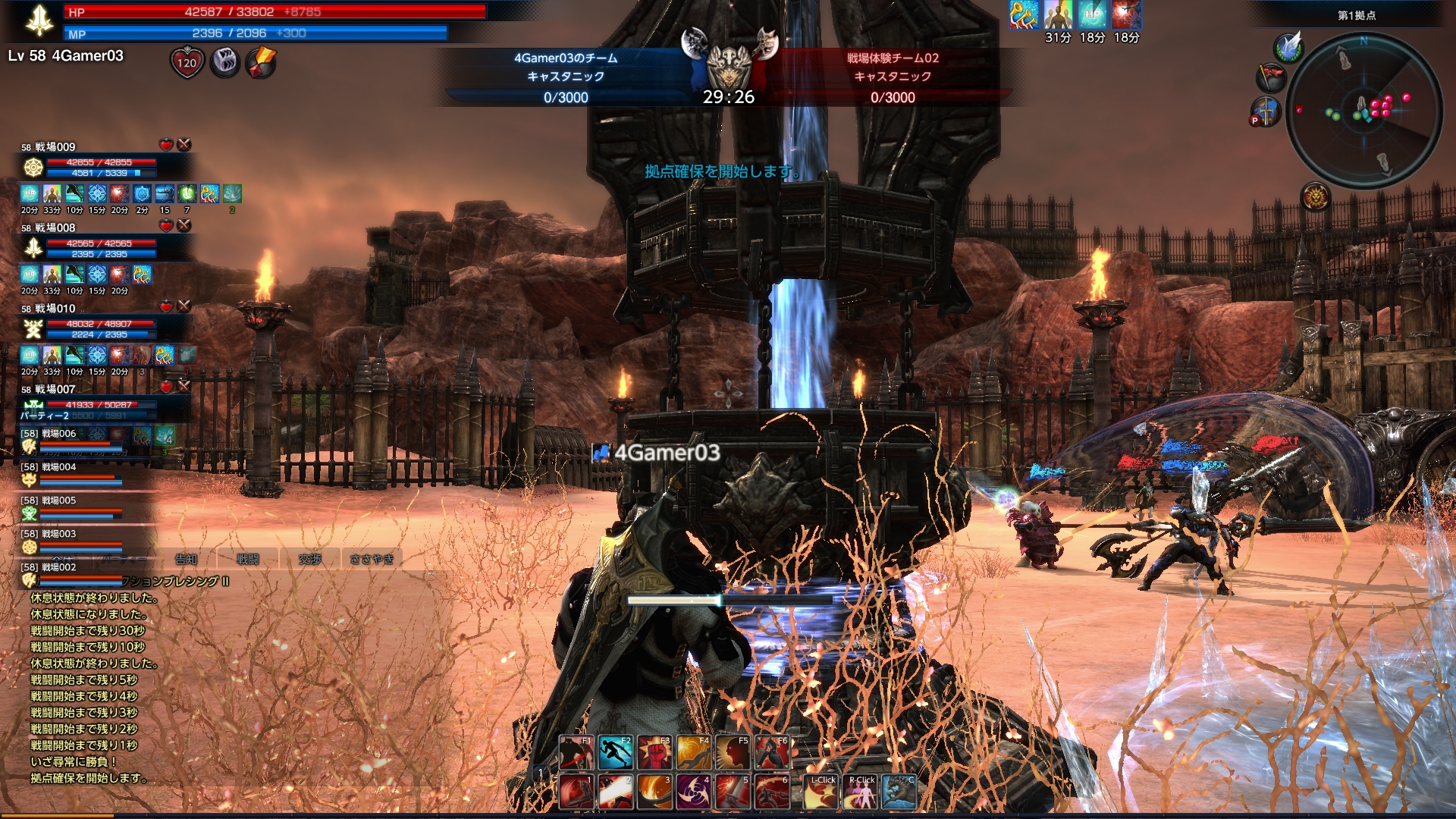Use the white slash skill in slot 2
Image resolution: width=1456 pixels, height=819 pixels.
[x=615, y=792]
